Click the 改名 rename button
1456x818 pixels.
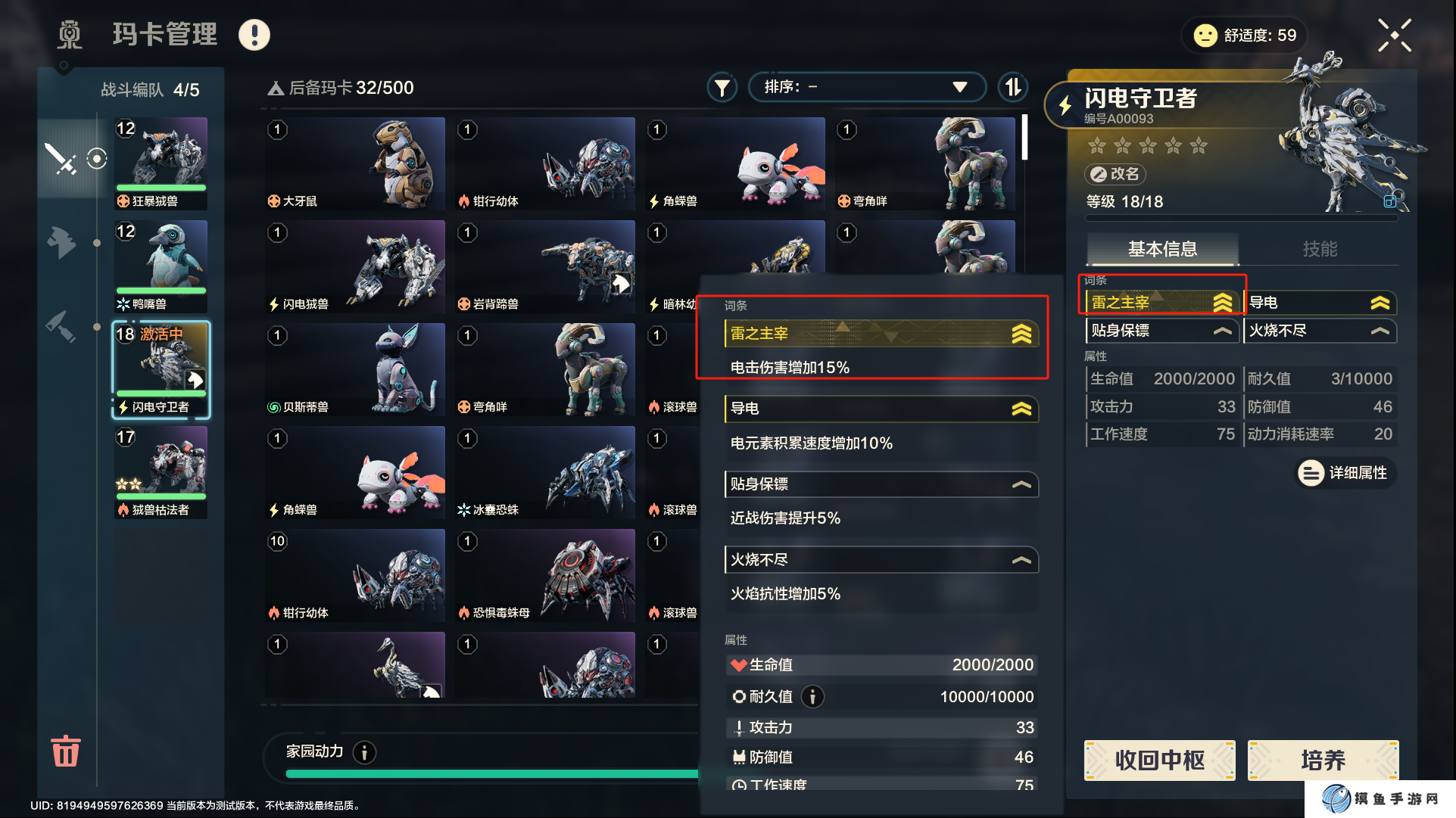tap(1115, 174)
